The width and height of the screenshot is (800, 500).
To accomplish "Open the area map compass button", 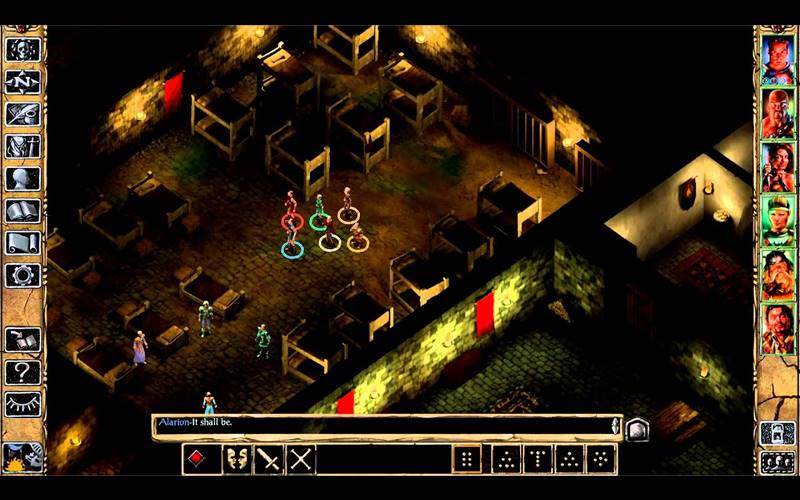I will point(22,82).
